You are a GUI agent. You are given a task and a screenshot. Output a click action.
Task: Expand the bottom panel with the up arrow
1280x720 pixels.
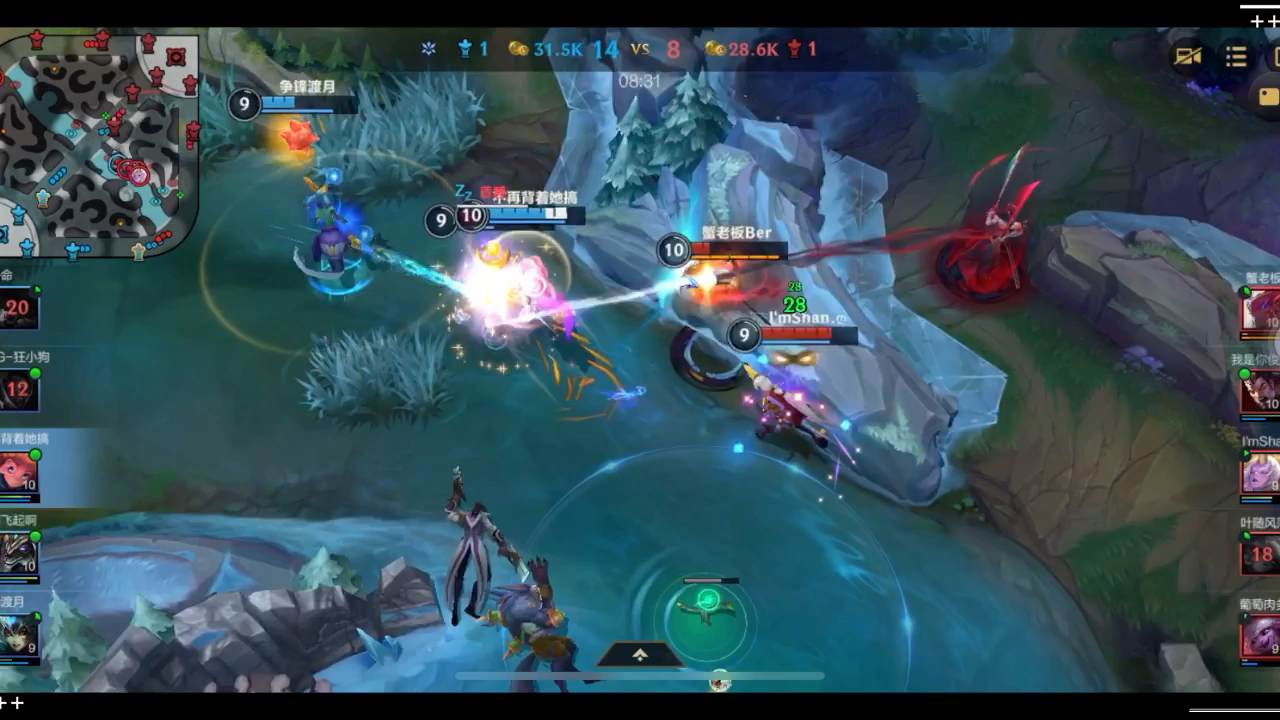[640, 654]
